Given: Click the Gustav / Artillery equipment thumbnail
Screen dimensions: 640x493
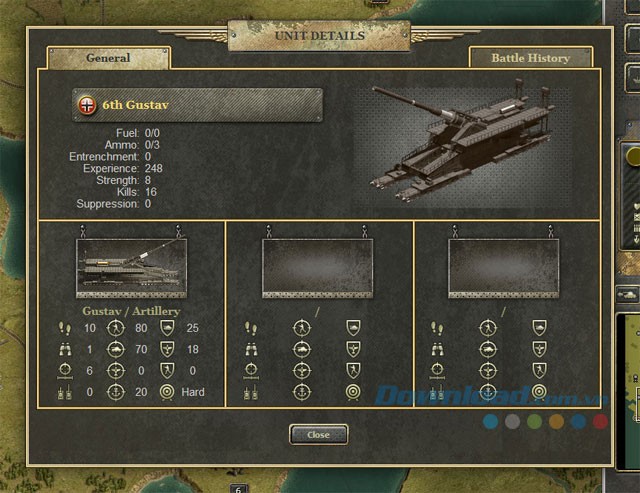Looking at the screenshot, I should click(131, 268).
